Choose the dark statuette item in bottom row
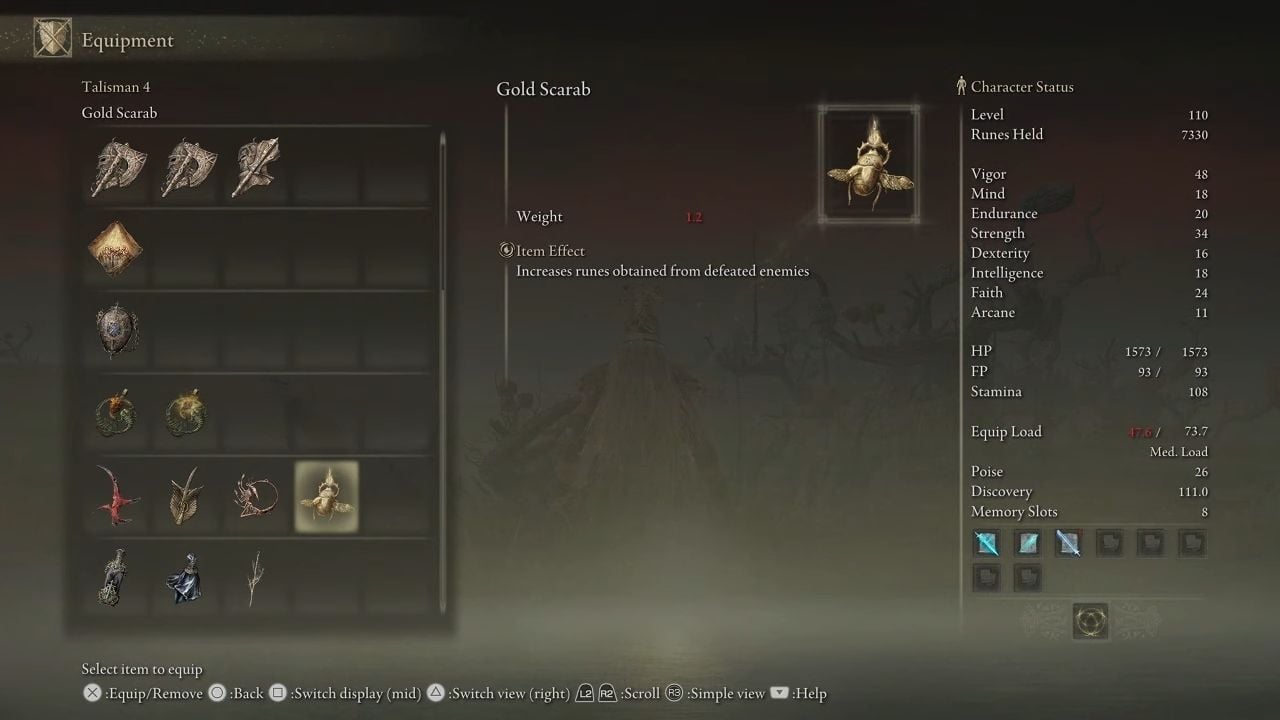The height and width of the screenshot is (720, 1280). tap(116, 577)
